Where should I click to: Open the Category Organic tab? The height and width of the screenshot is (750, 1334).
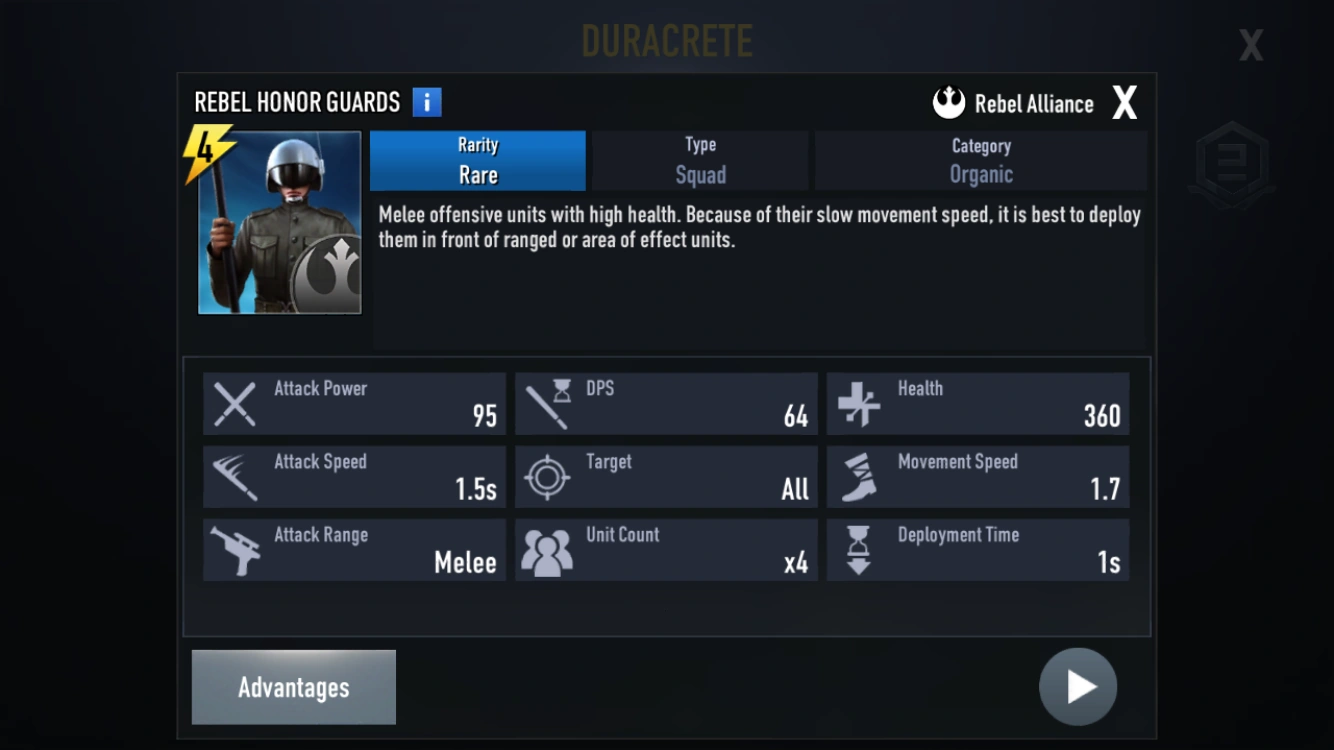pyautogui.click(x=980, y=160)
